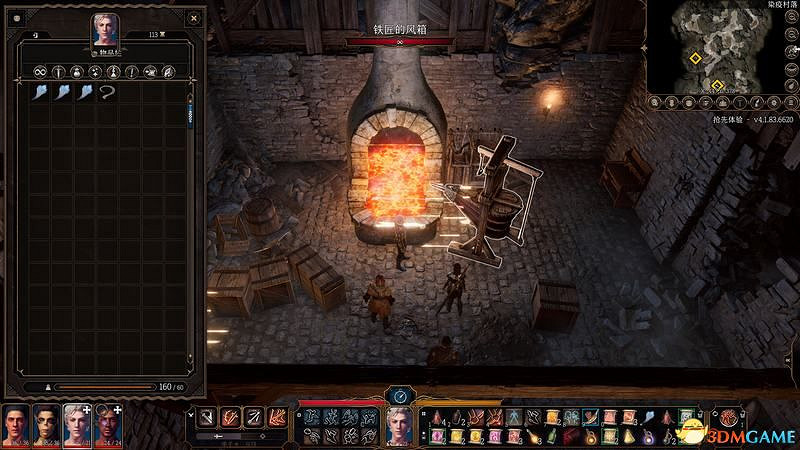The width and height of the screenshot is (800, 450).
Task: Select the first party member portrait
Action: point(16,425)
